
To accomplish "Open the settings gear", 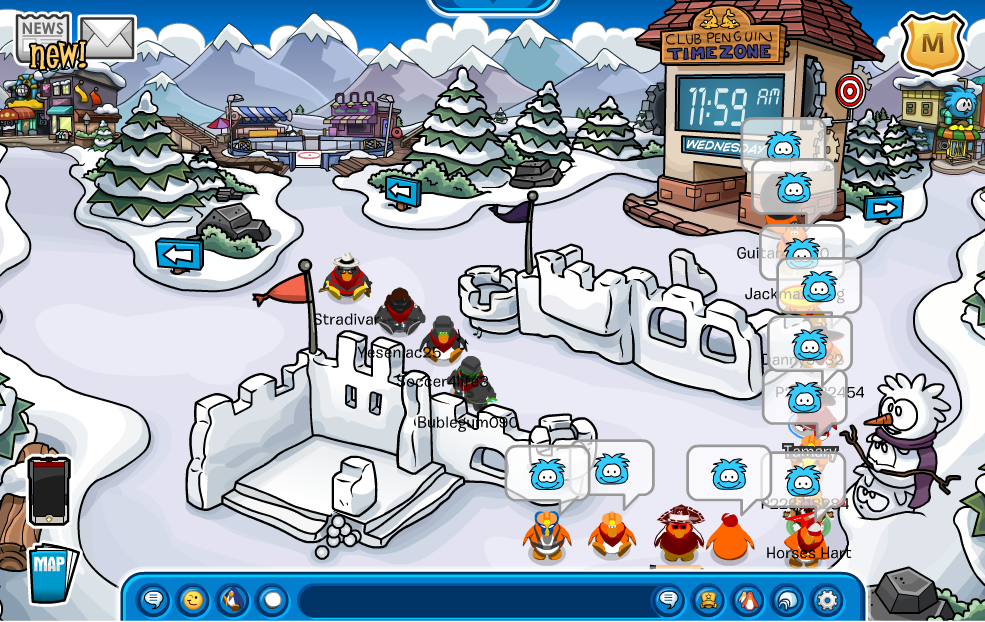I will (827, 600).
